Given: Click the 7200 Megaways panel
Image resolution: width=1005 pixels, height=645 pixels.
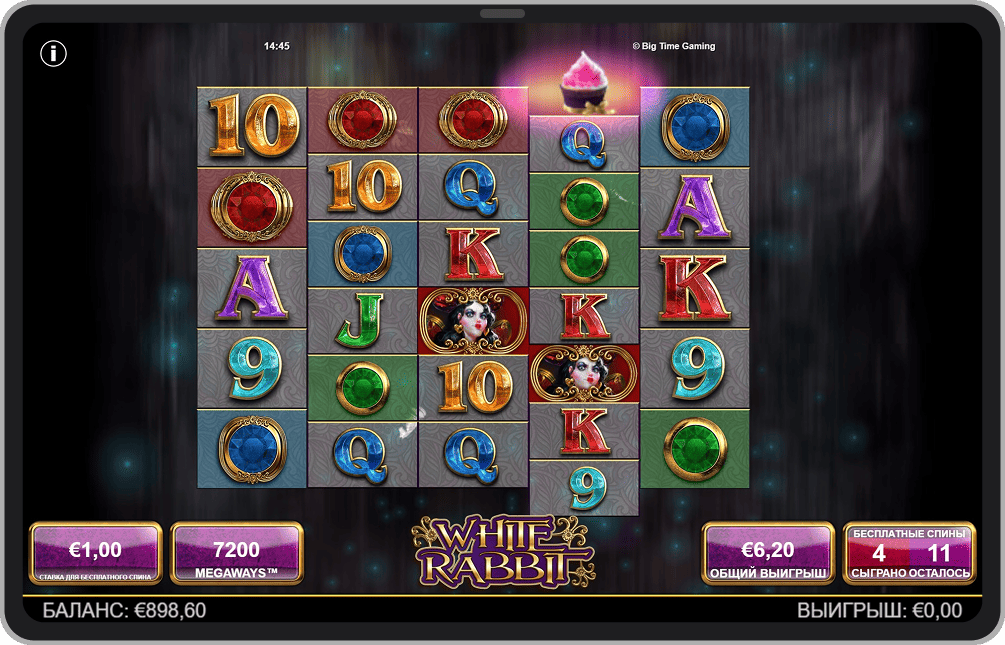Looking at the screenshot, I should (x=237, y=553).
